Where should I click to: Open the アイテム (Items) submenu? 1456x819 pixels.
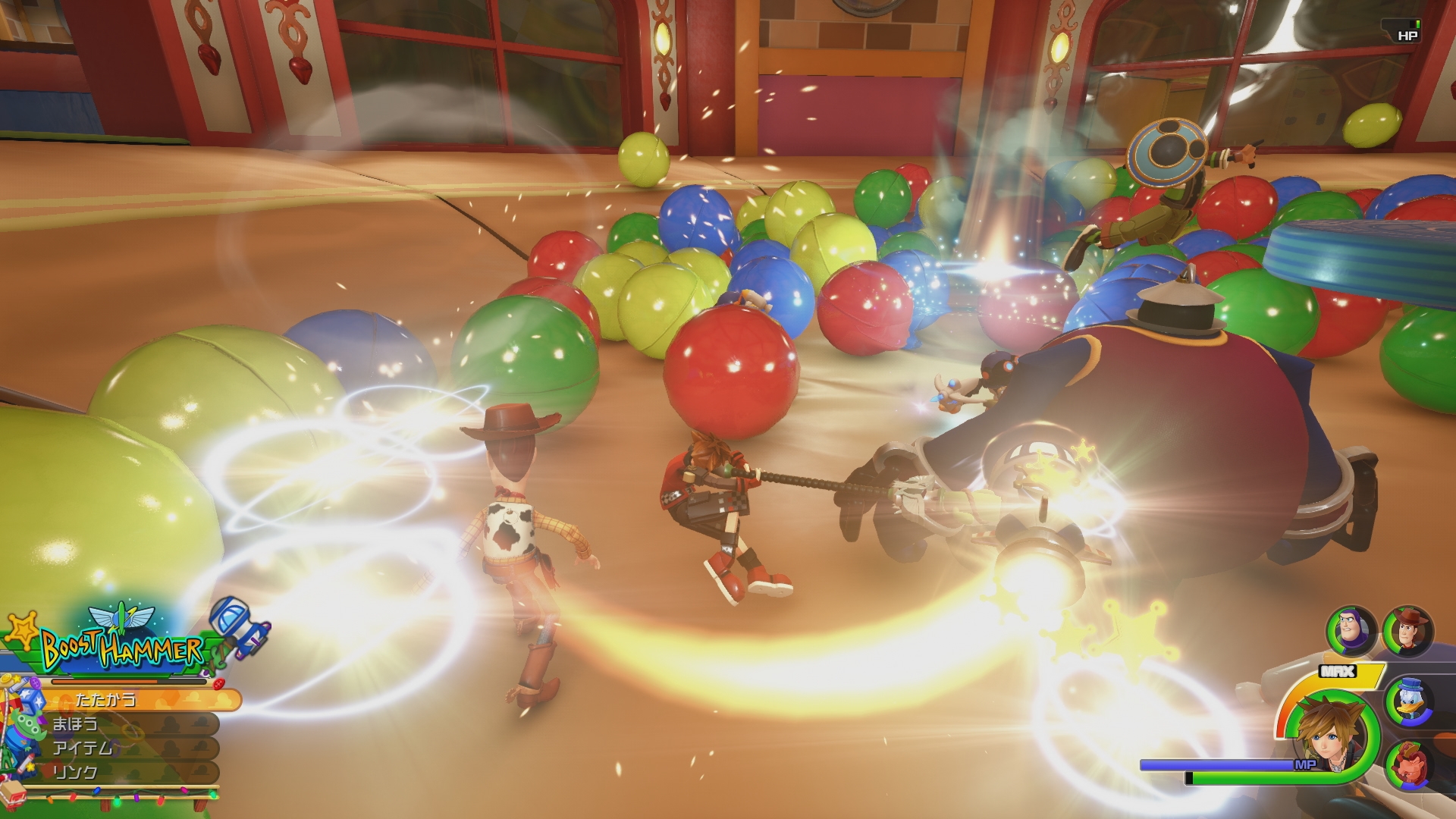[83, 748]
